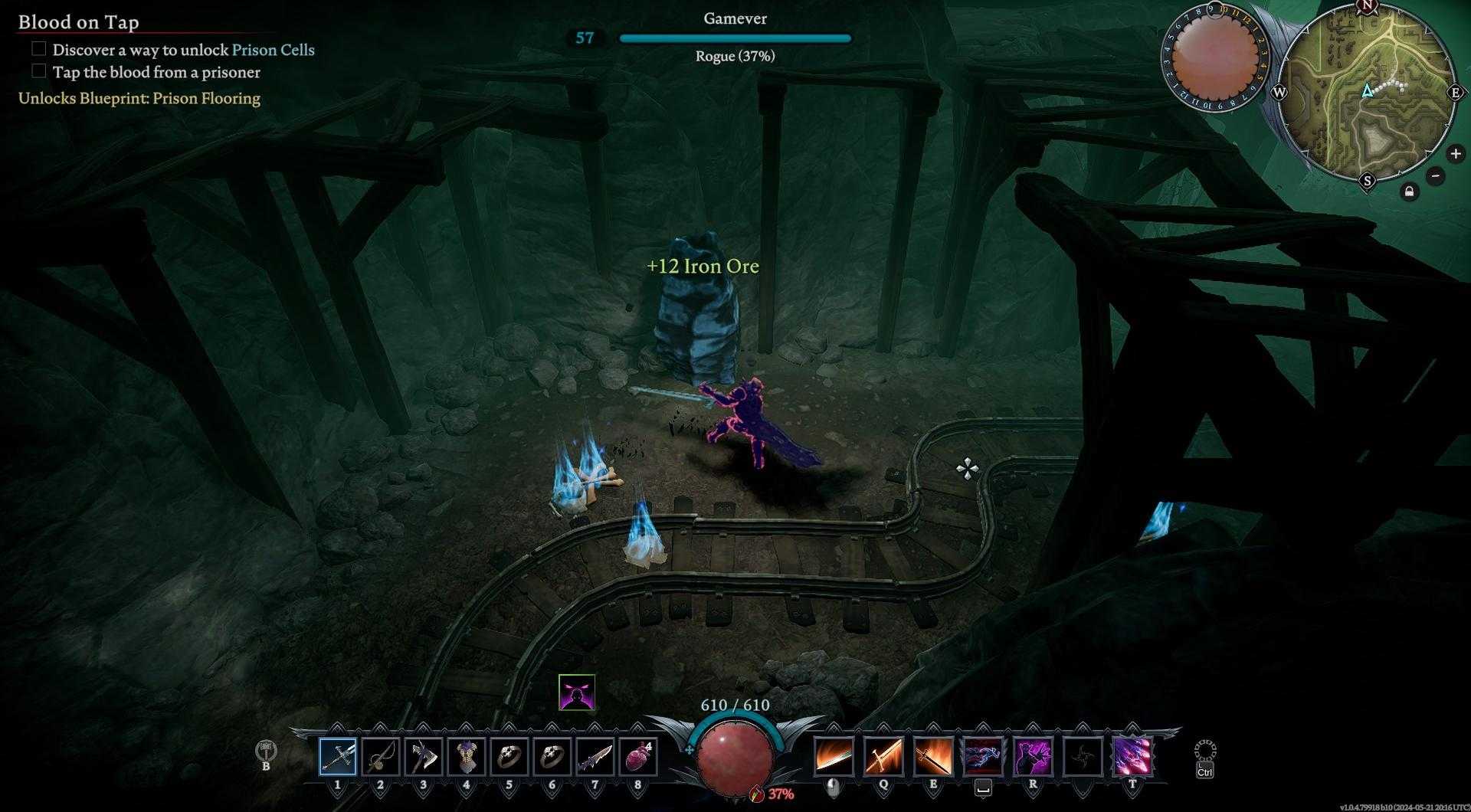Image resolution: width=1471 pixels, height=812 pixels.
Task: Select the crossbow in hotbar slot 1
Action: [x=338, y=757]
